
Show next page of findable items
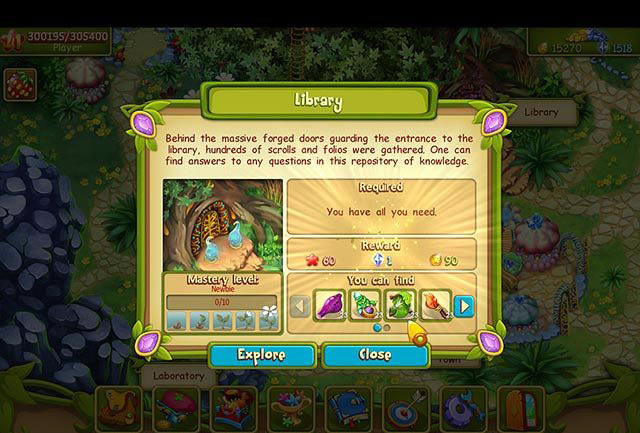coord(464,306)
